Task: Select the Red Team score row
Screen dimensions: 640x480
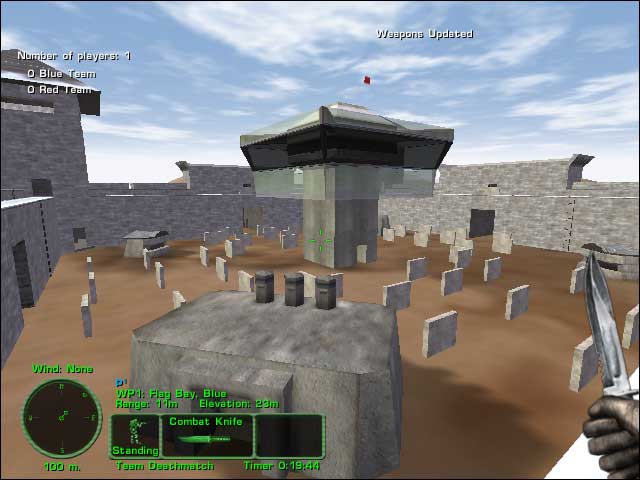Action: pos(59,89)
